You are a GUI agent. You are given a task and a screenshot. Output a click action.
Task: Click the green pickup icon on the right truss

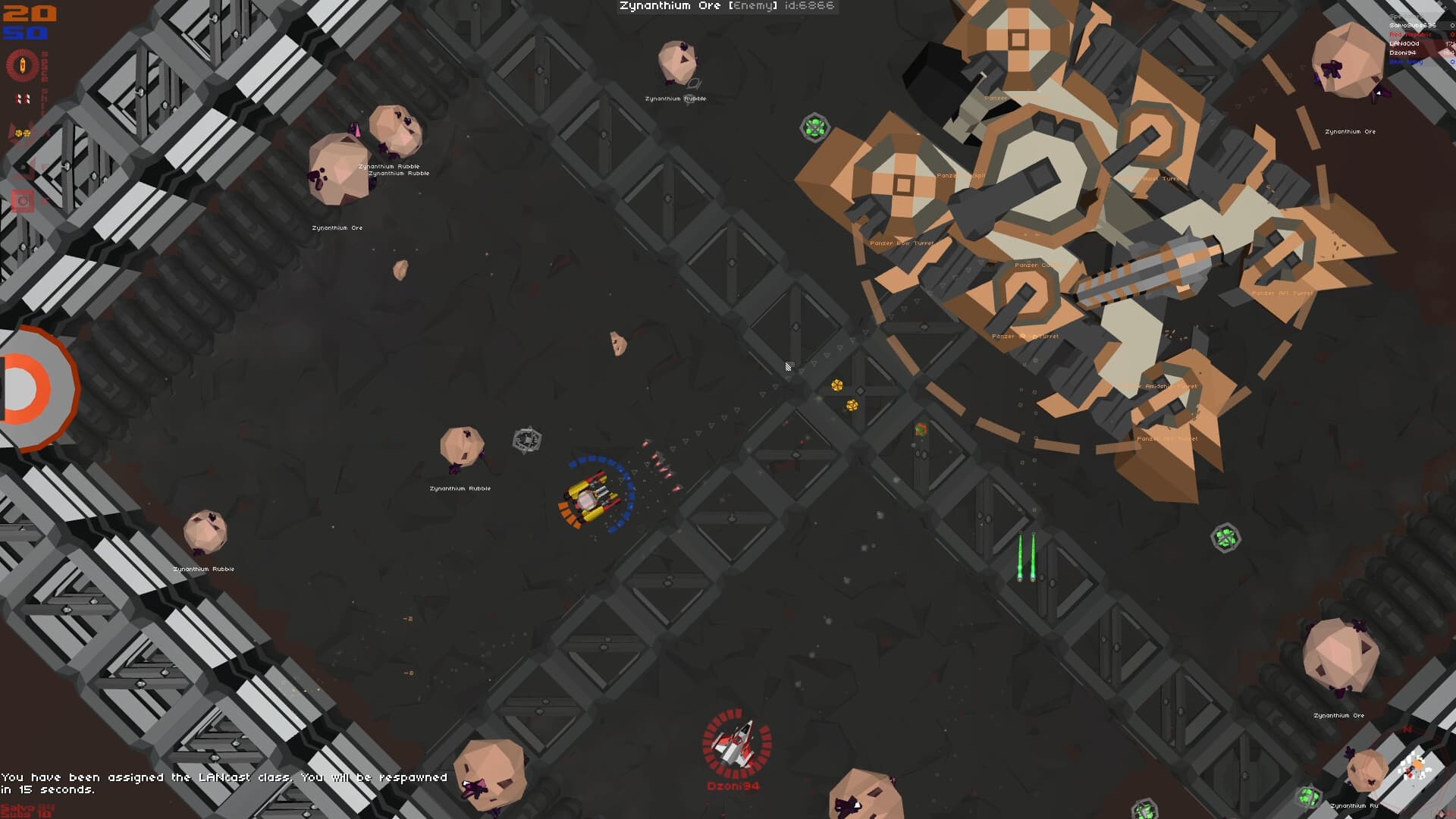click(x=1227, y=538)
